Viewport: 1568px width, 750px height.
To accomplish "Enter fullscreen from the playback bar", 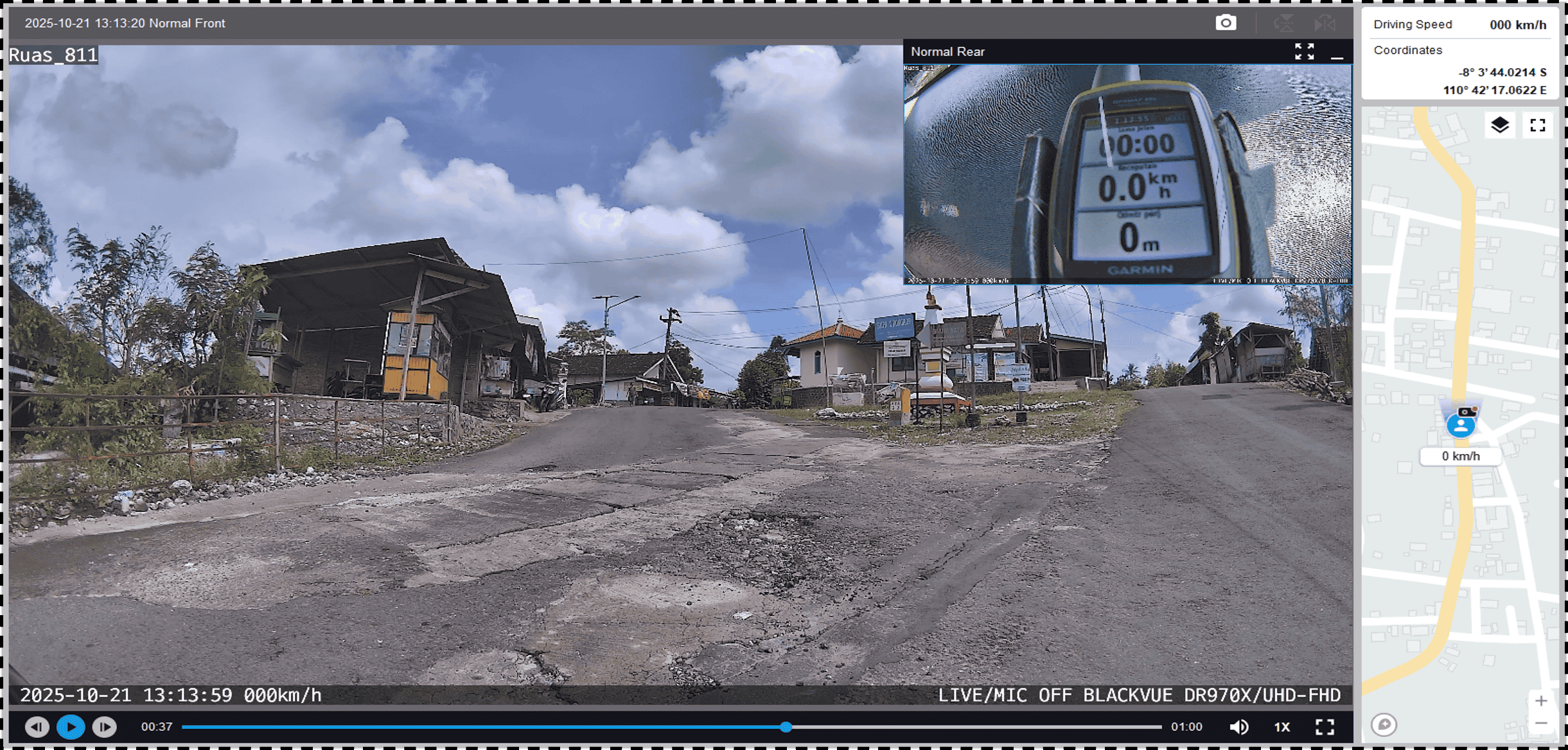I will click(1325, 727).
